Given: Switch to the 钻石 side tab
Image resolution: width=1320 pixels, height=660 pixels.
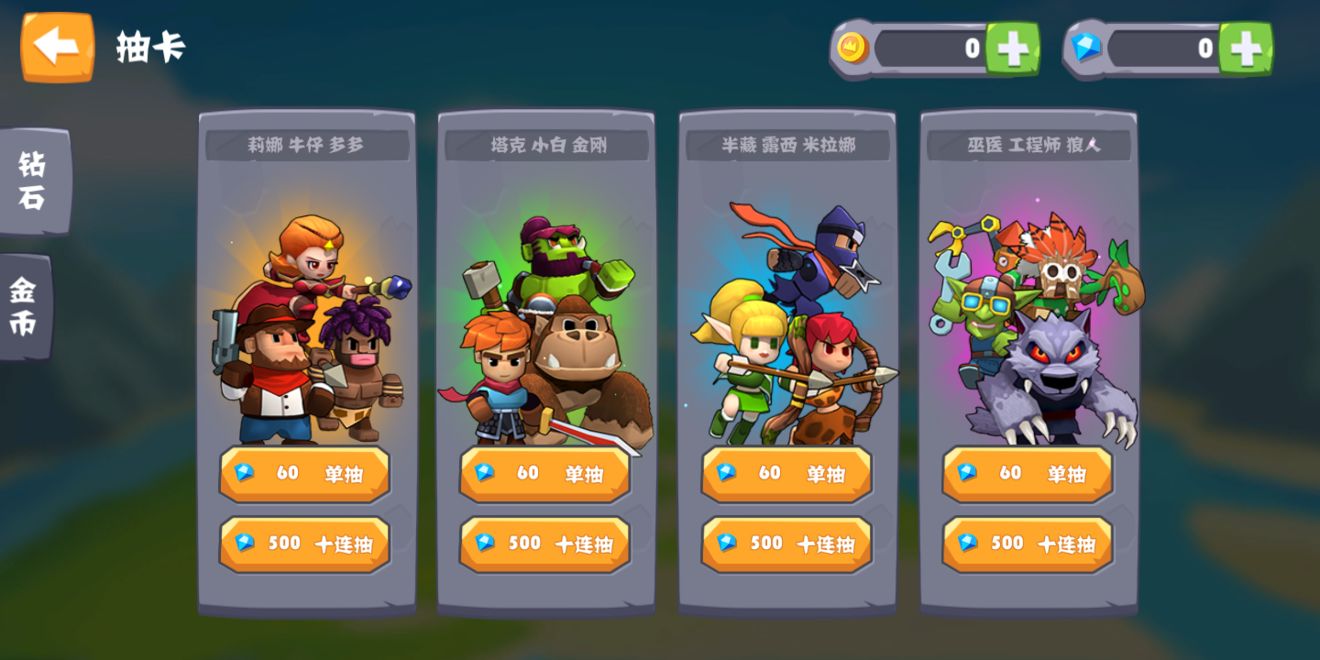Looking at the screenshot, I should coord(33,181).
